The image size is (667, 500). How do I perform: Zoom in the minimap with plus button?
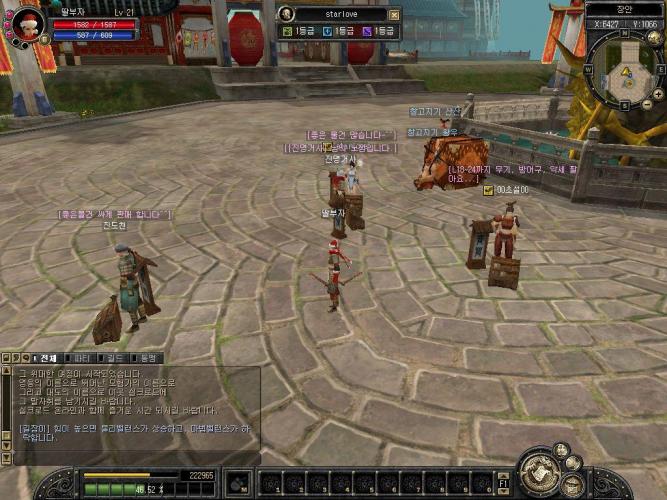(x=658, y=92)
